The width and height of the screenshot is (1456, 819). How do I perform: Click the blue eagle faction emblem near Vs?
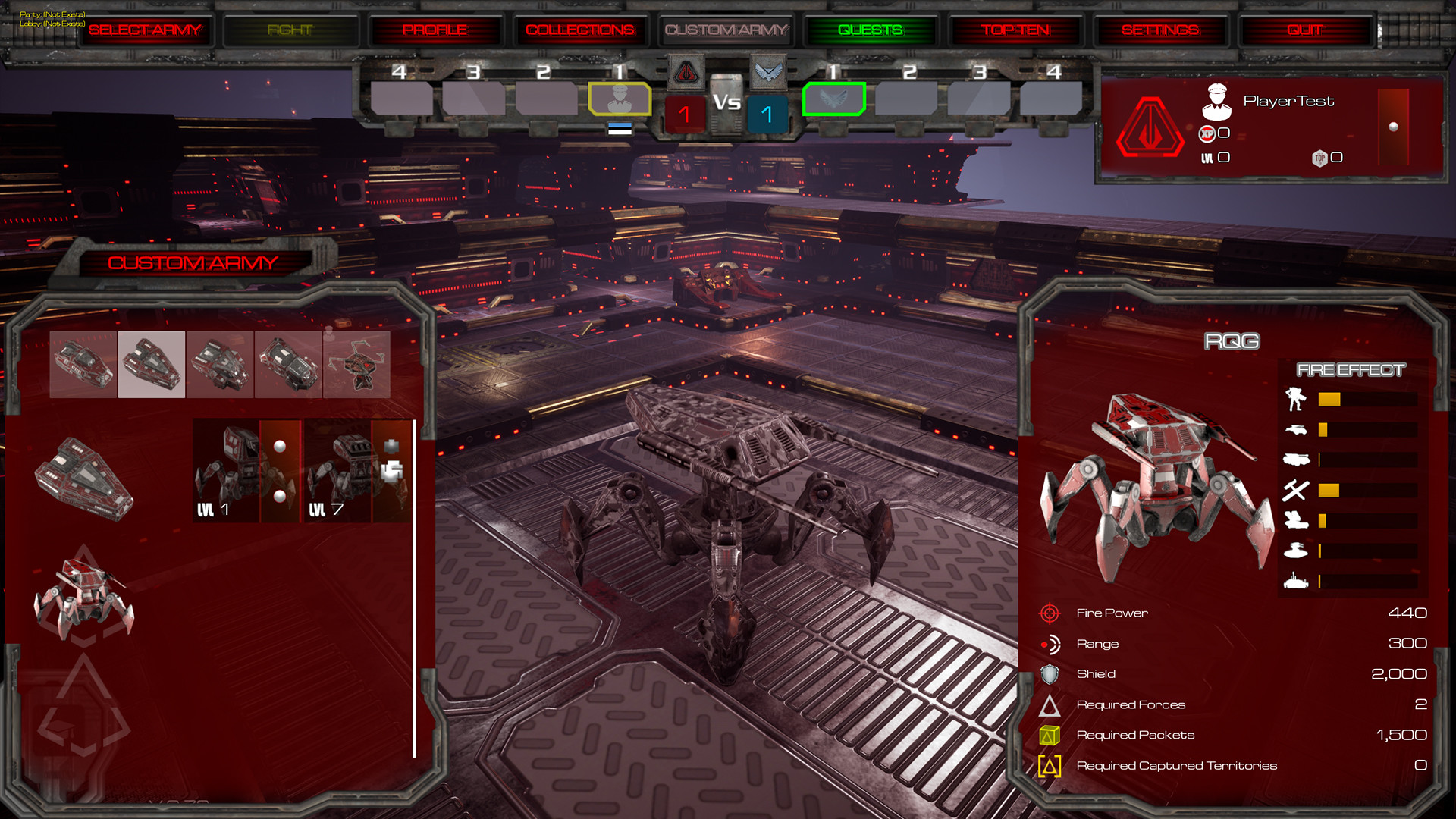click(x=769, y=72)
